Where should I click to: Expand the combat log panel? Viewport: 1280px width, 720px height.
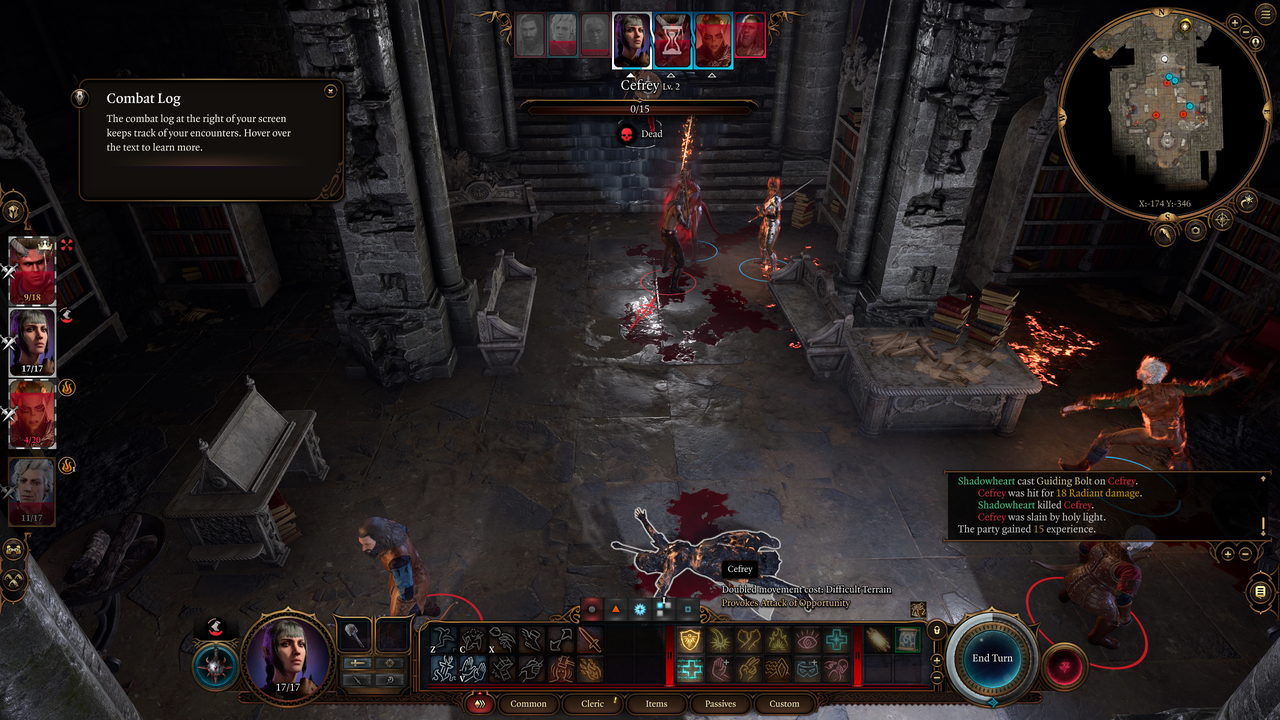click(x=1227, y=553)
